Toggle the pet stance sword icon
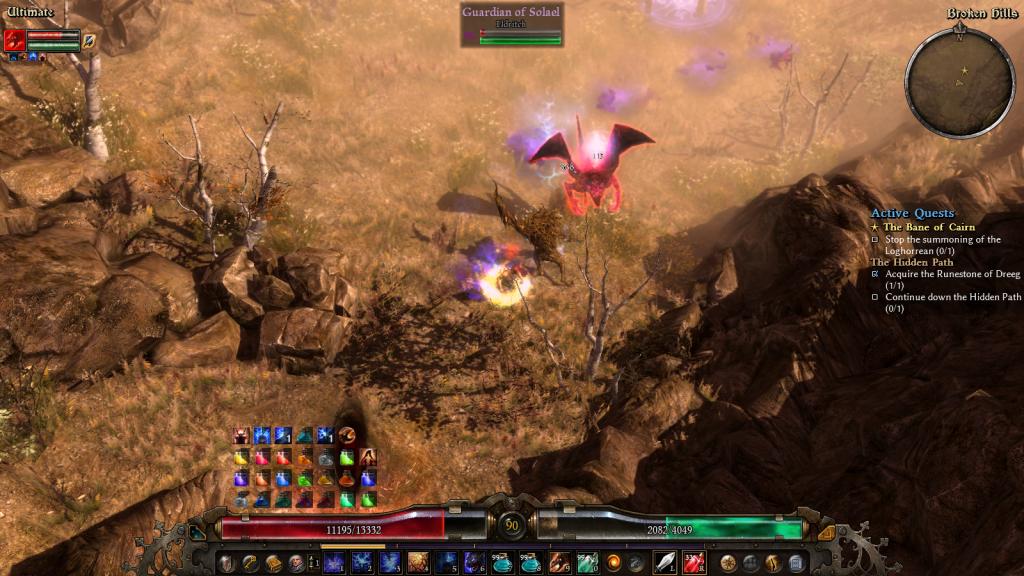Image resolution: width=1024 pixels, height=576 pixels. pyautogui.click(x=89, y=40)
